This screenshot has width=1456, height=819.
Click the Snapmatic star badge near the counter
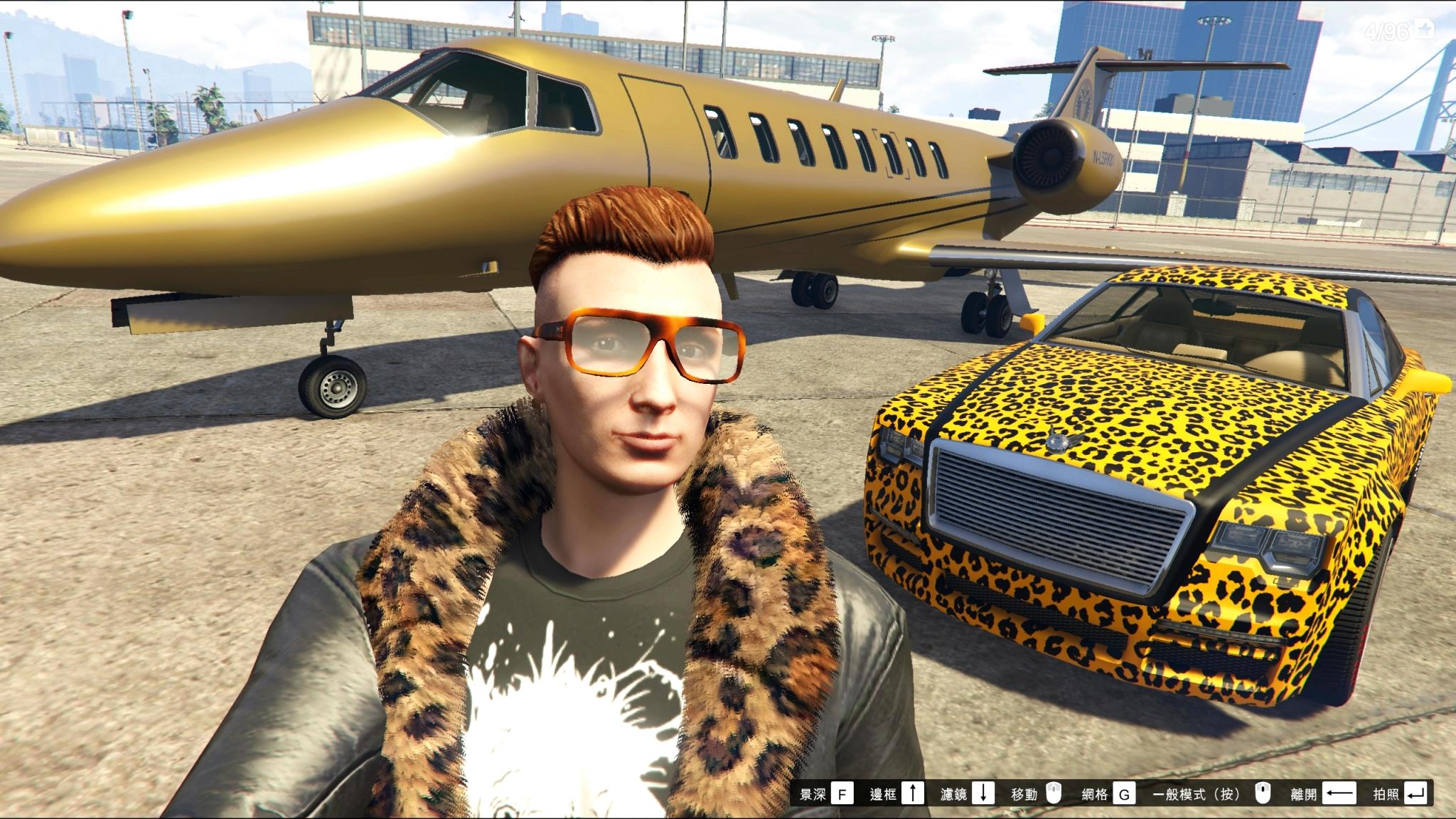point(1424,30)
